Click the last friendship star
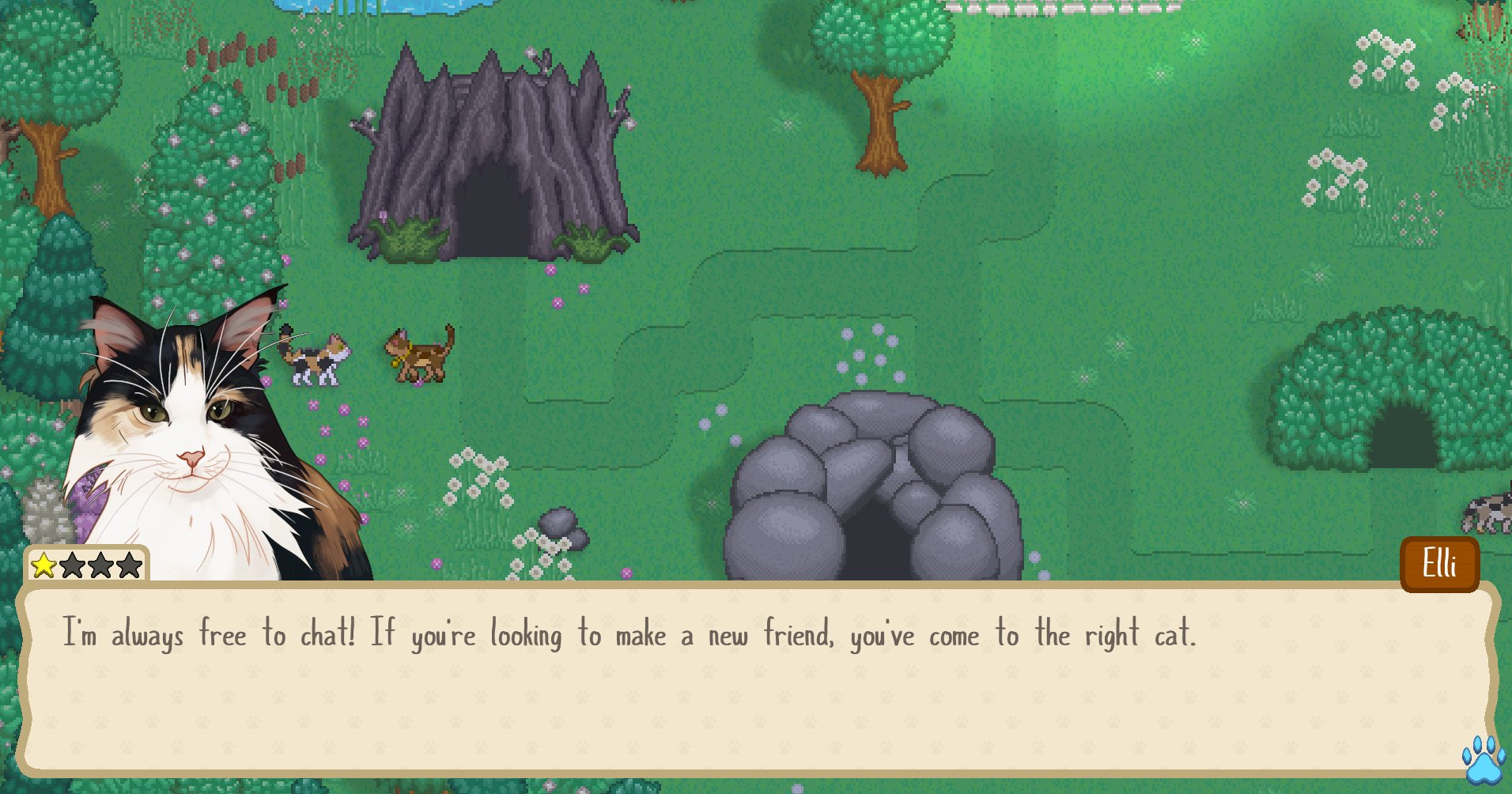Image resolution: width=1512 pixels, height=794 pixels. pos(131,565)
